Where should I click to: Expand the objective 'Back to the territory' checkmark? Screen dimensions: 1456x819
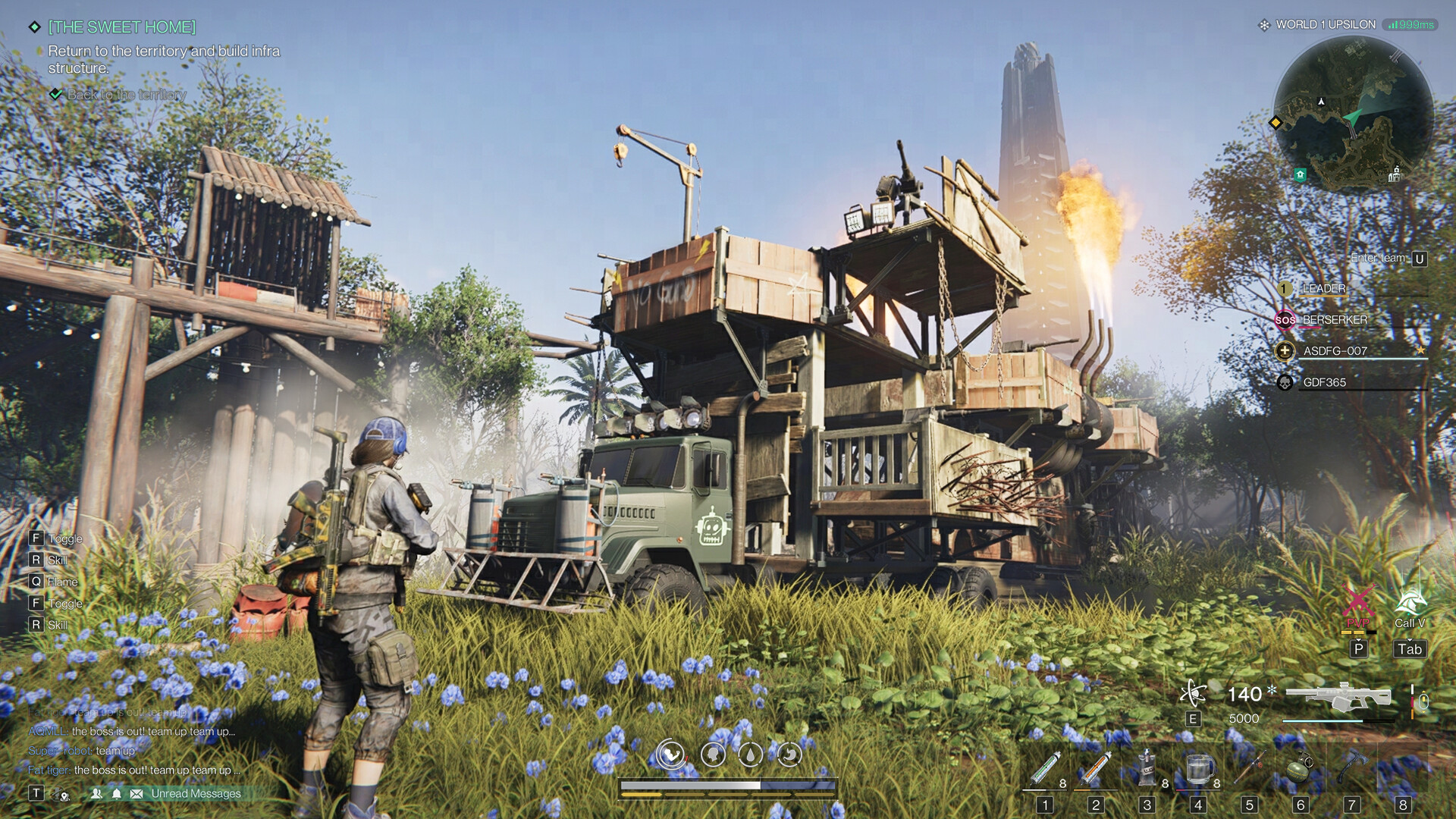[x=55, y=95]
